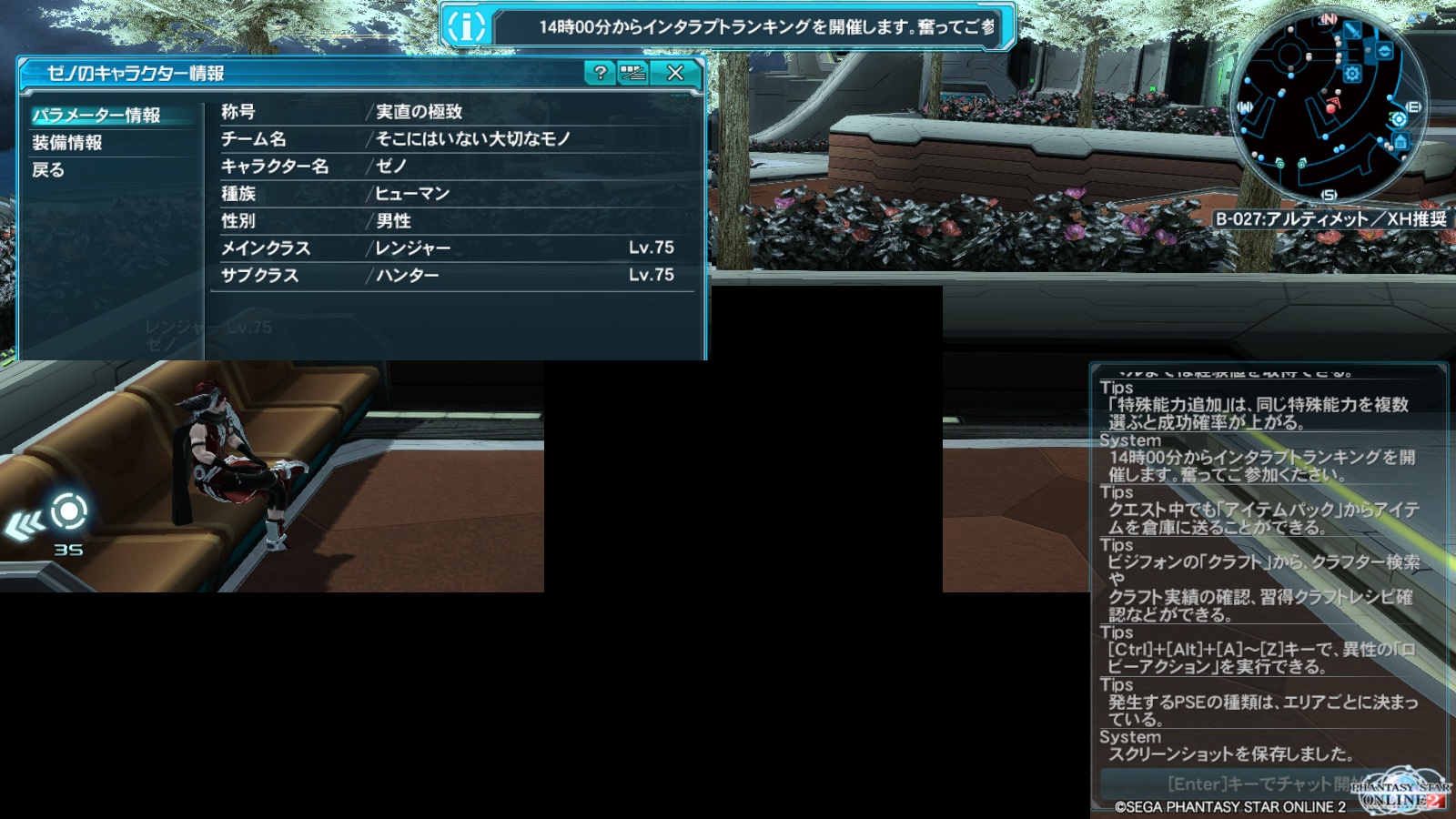Click the info icon on the announcement banner
This screenshot has width=1456, height=819.
(x=466, y=26)
